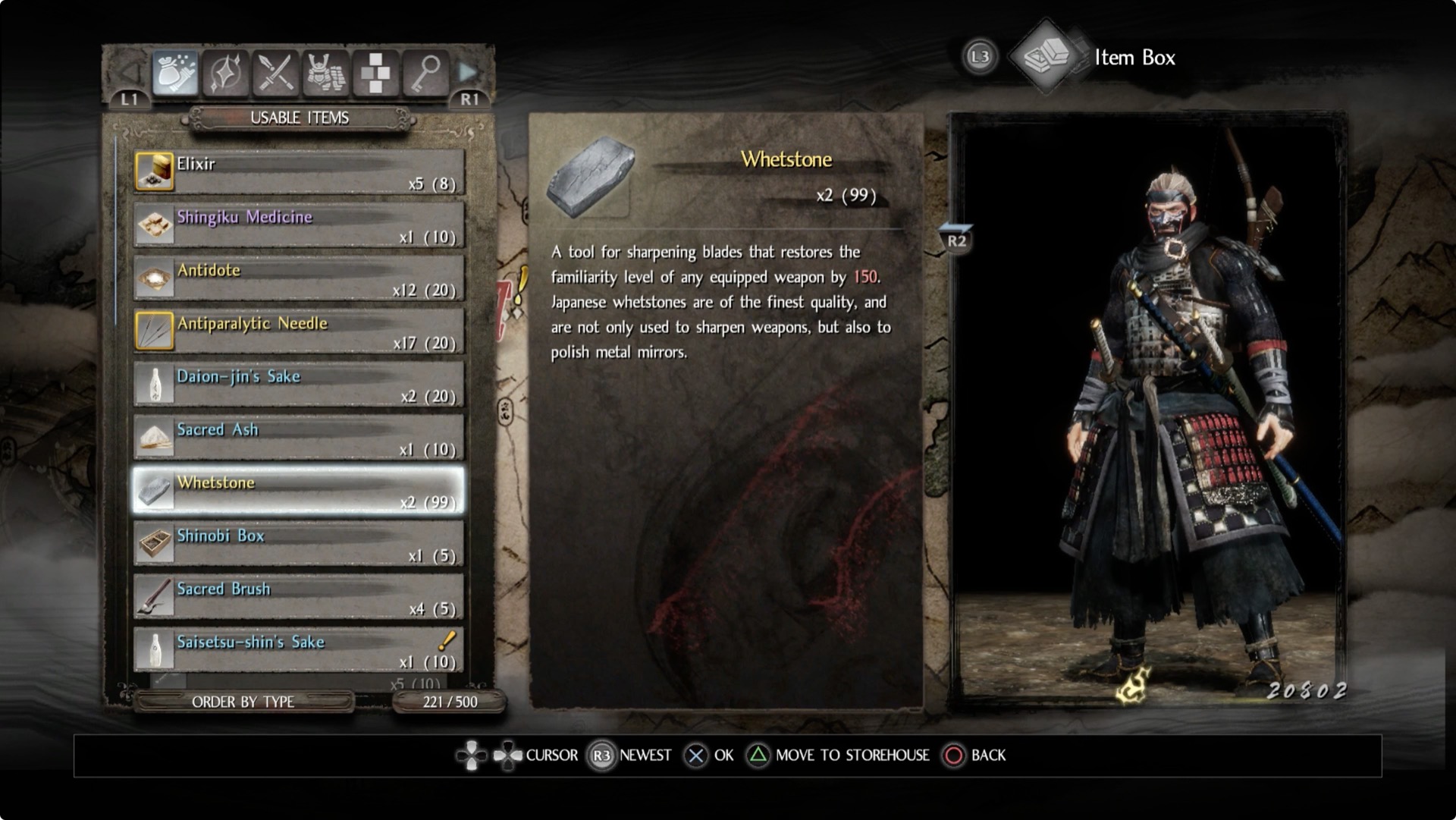Open the key items category icon
Screen dimensions: 1456x820
click(x=425, y=73)
